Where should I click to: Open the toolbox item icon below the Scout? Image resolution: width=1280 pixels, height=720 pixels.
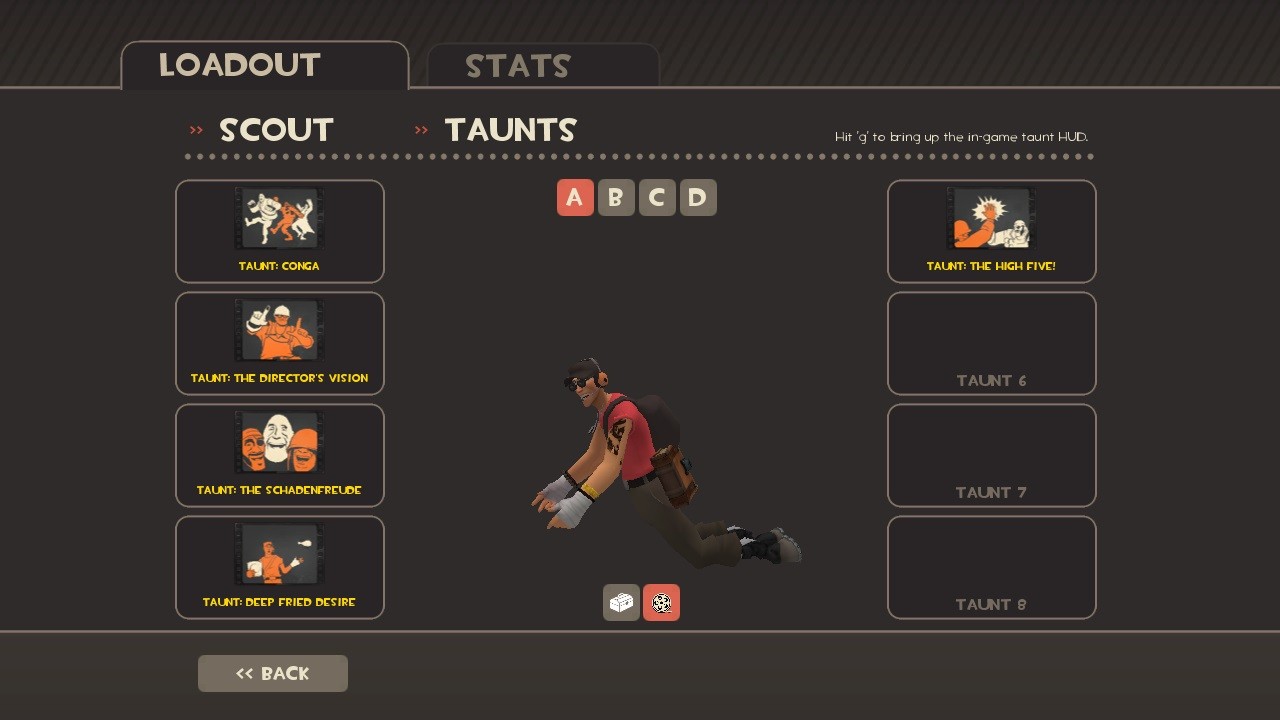tap(621, 602)
